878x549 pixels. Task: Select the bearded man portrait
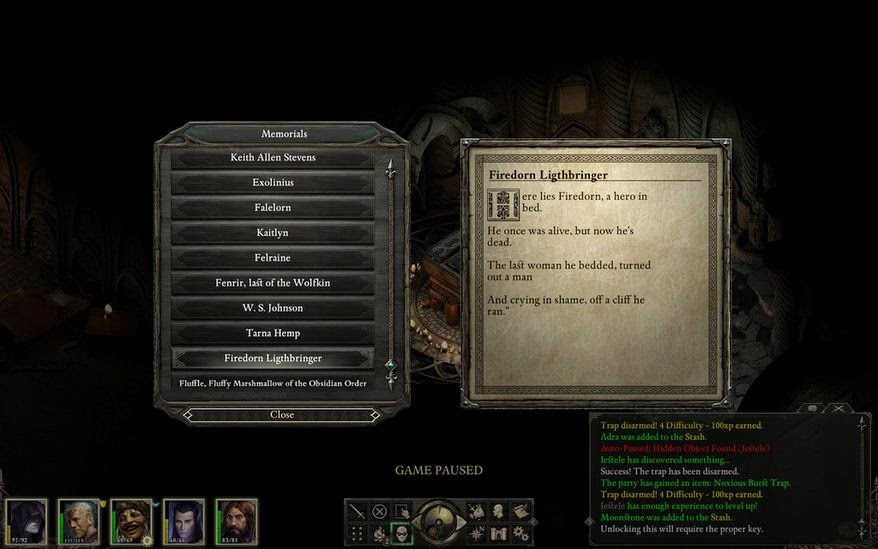236,522
